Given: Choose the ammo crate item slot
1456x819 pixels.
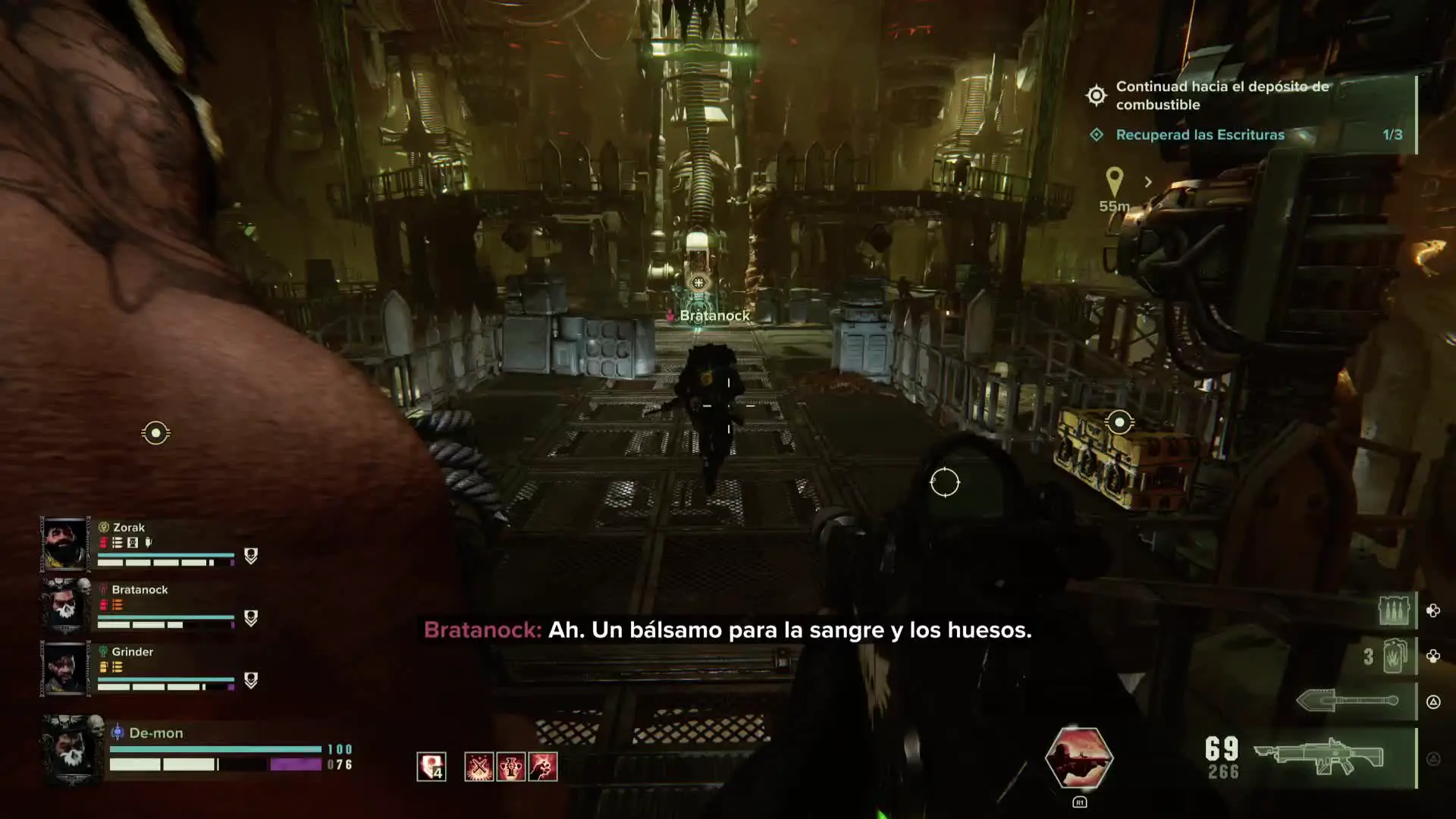Looking at the screenshot, I should pos(1394,610).
